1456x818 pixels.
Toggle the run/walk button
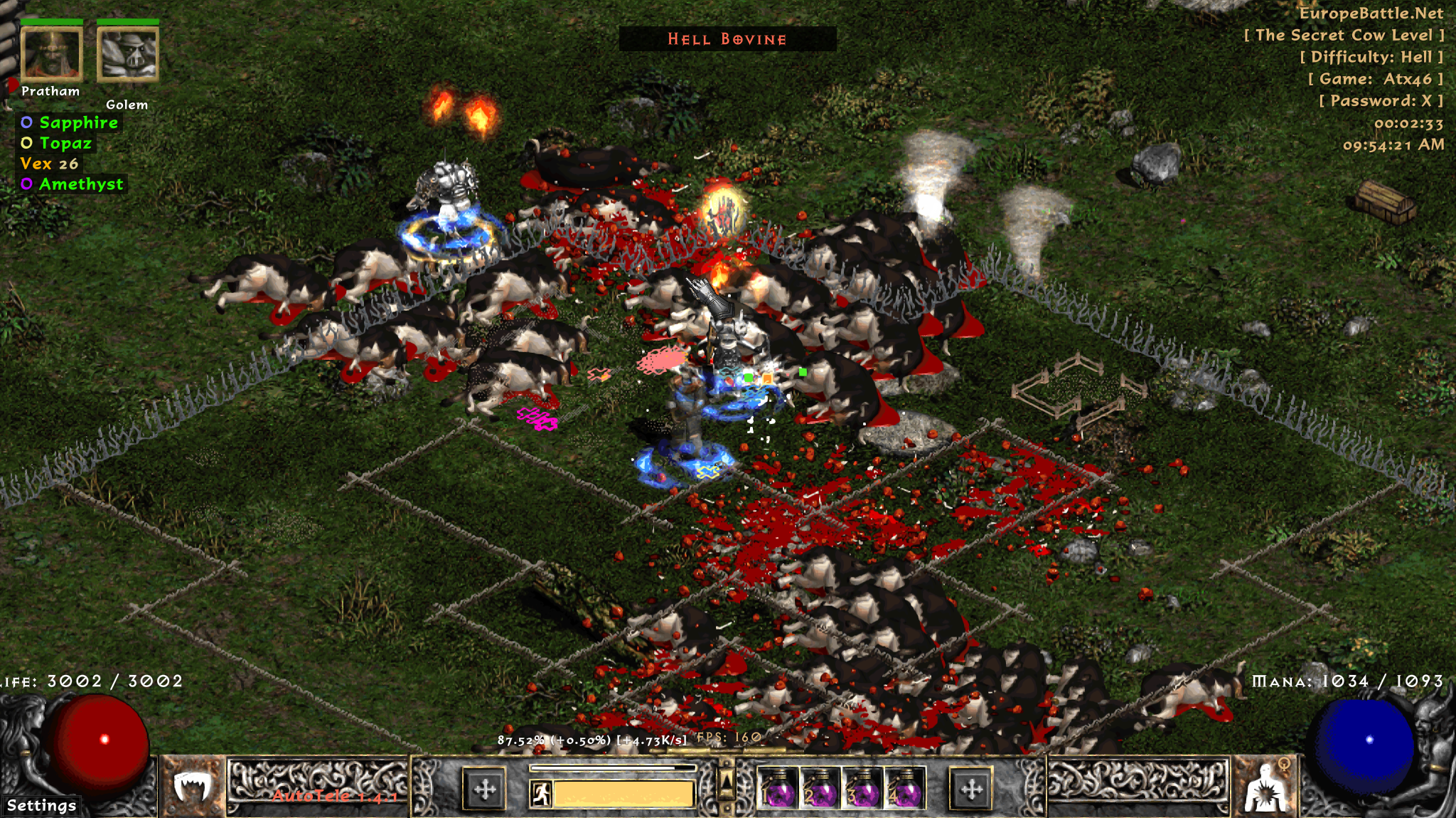pyautogui.click(x=541, y=793)
